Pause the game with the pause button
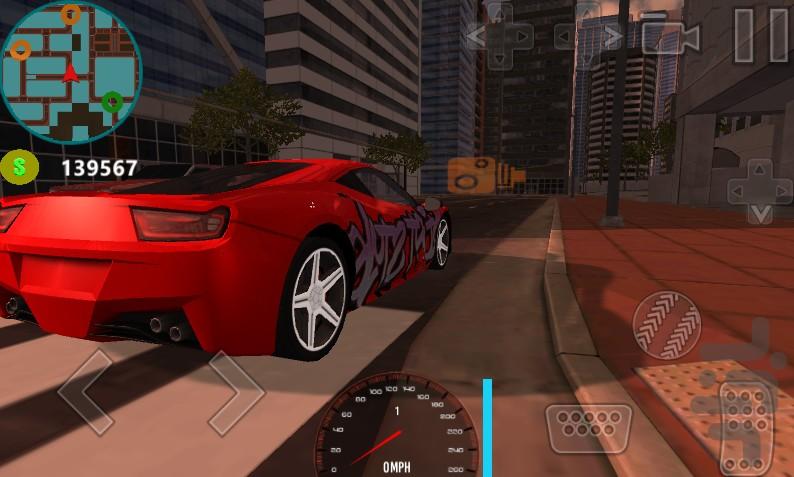This screenshot has width=794, height=477. click(x=759, y=36)
